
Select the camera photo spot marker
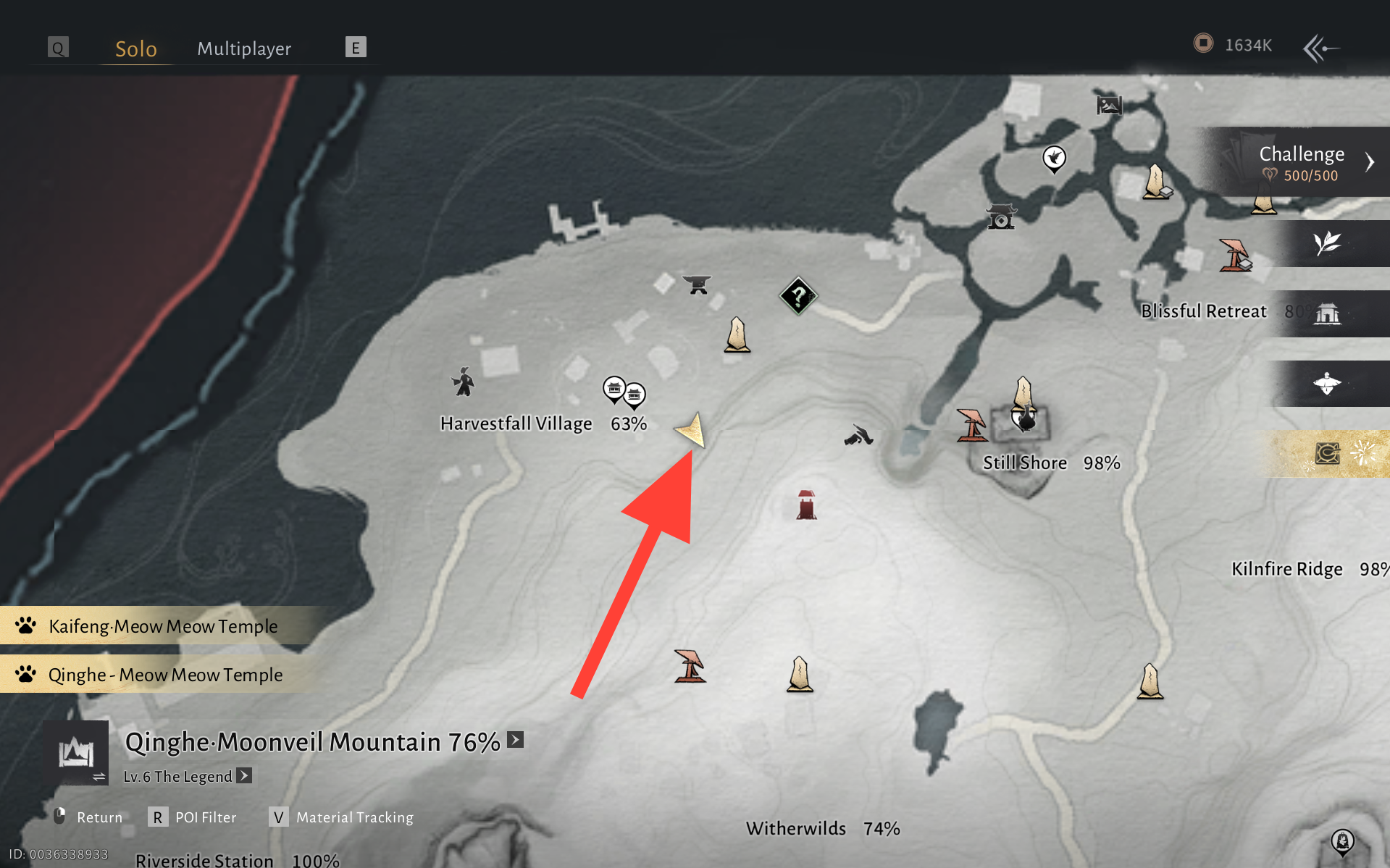[x=1001, y=216]
